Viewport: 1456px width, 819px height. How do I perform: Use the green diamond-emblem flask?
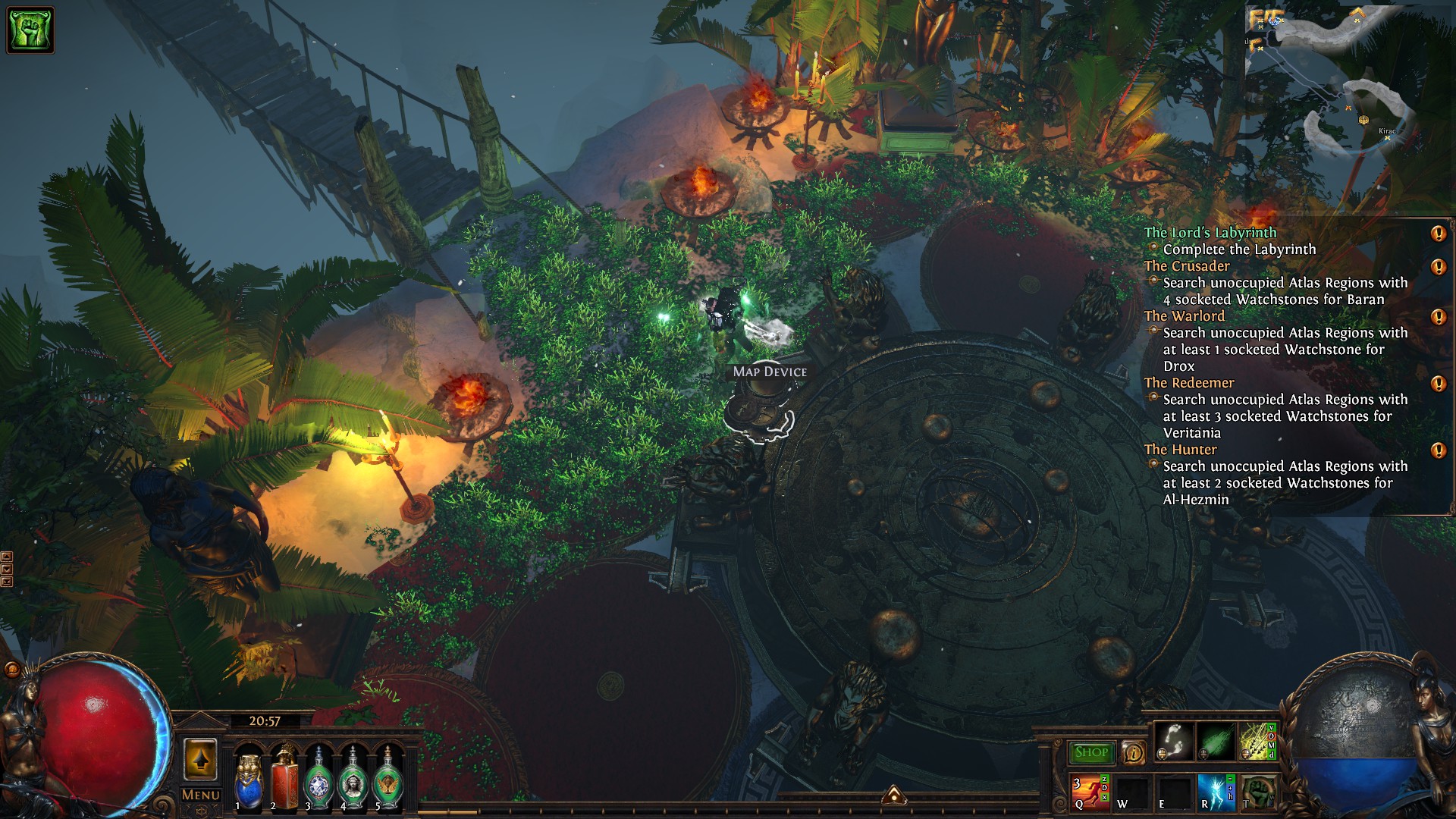tap(318, 779)
